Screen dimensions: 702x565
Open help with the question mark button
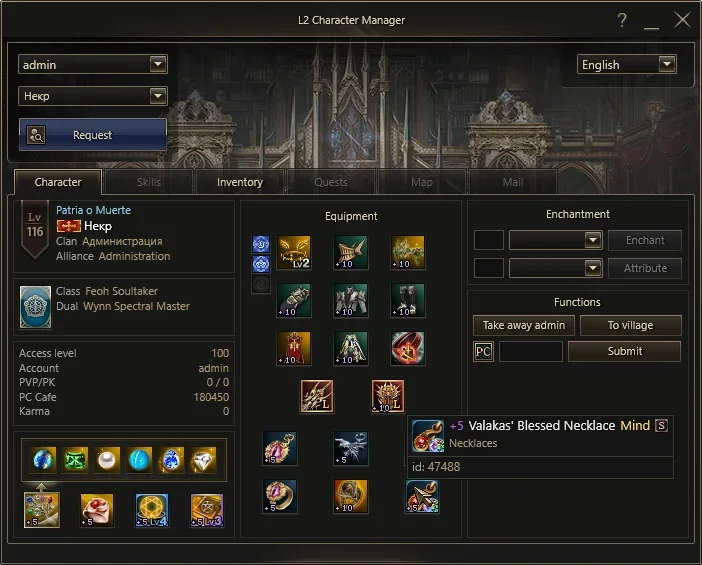pos(622,20)
